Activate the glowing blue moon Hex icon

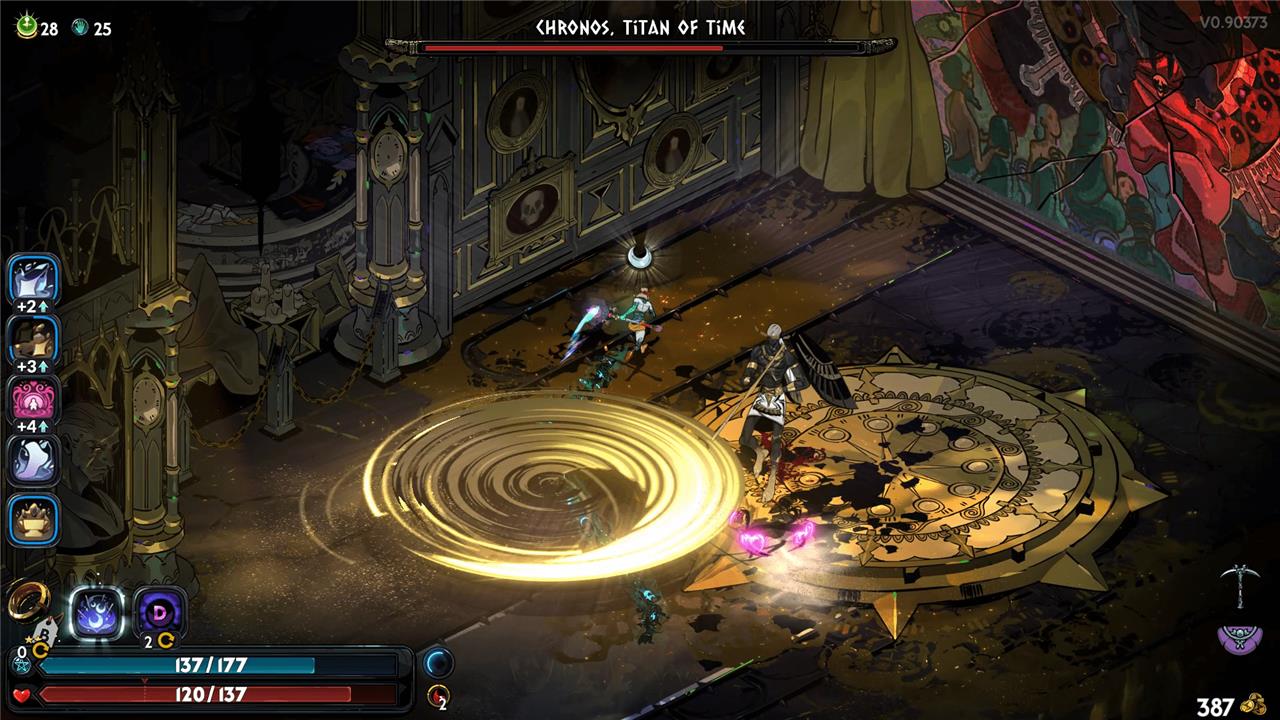pos(97,612)
